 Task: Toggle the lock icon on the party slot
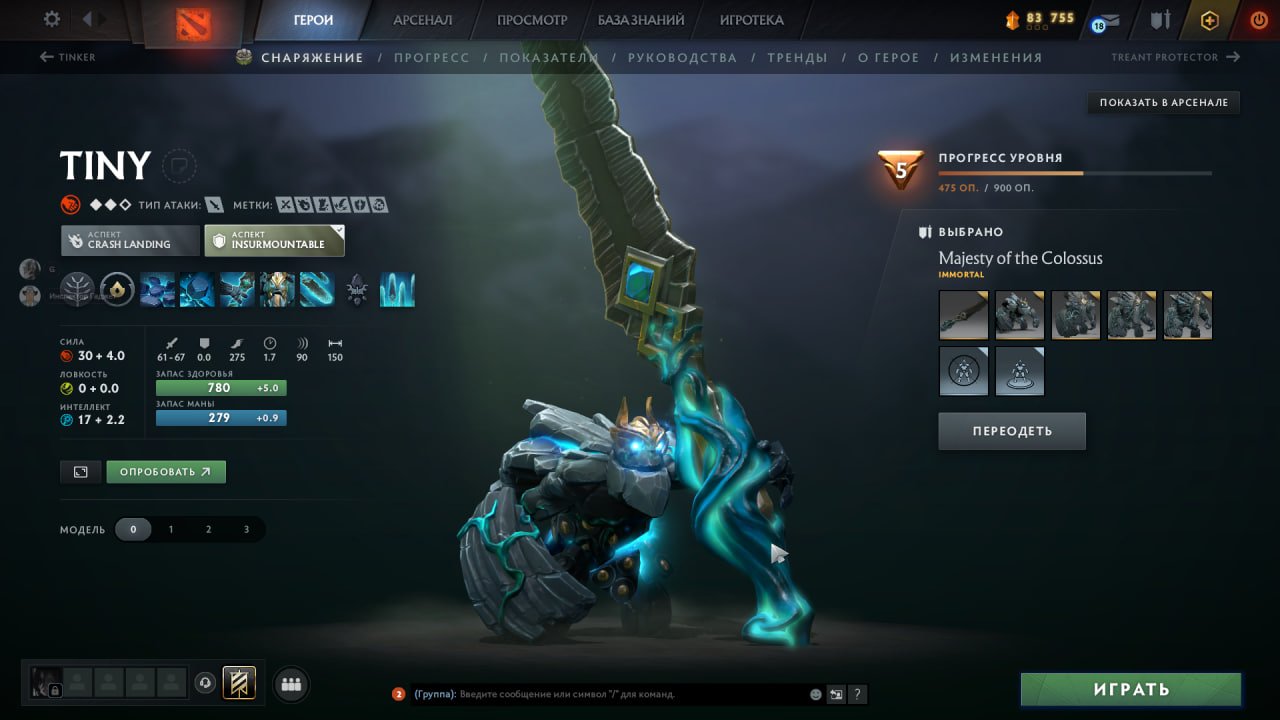coord(55,690)
